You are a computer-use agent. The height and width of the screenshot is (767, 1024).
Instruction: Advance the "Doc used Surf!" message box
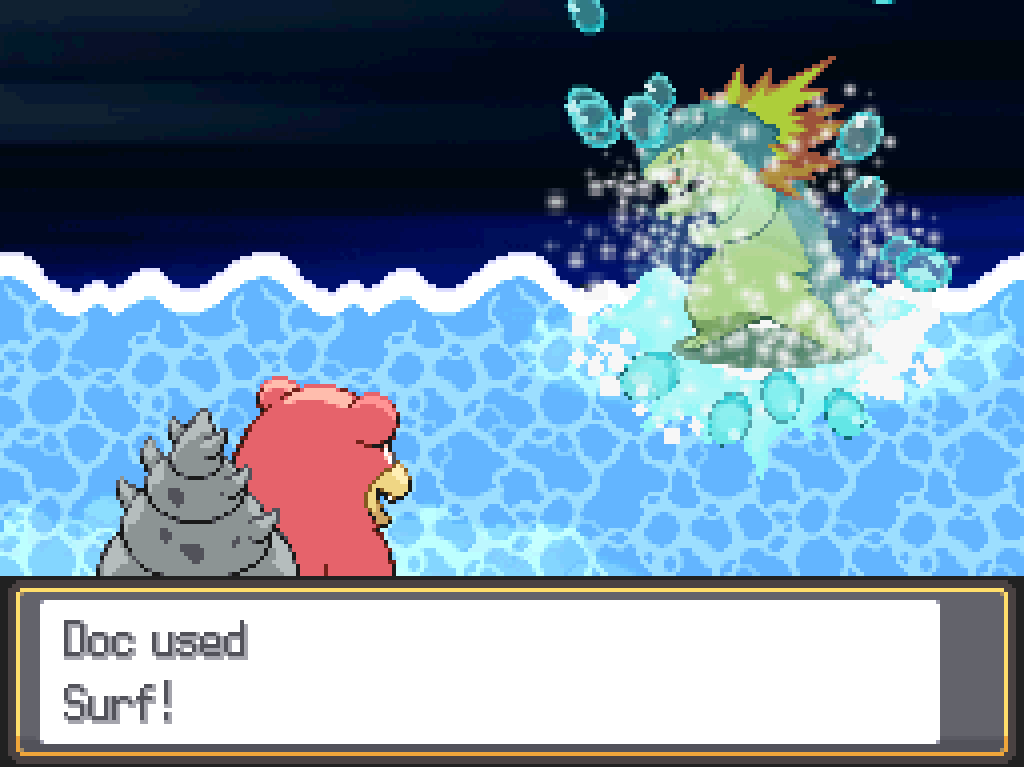click(x=490, y=671)
